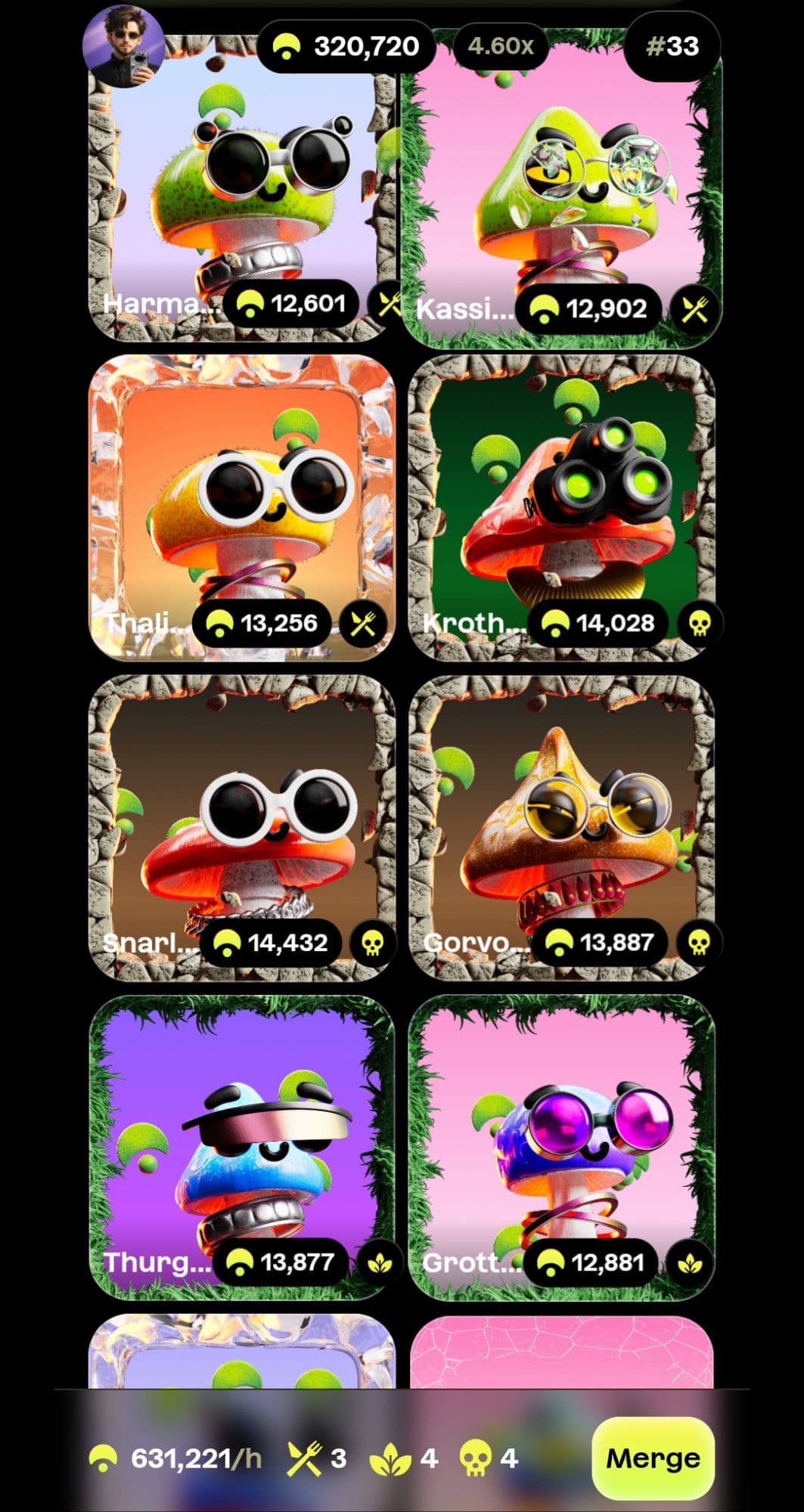This screenshot has width=804, height=1512.
Task: Tap the 4.60x multiplier badge
Action: [x=501, y=47]
